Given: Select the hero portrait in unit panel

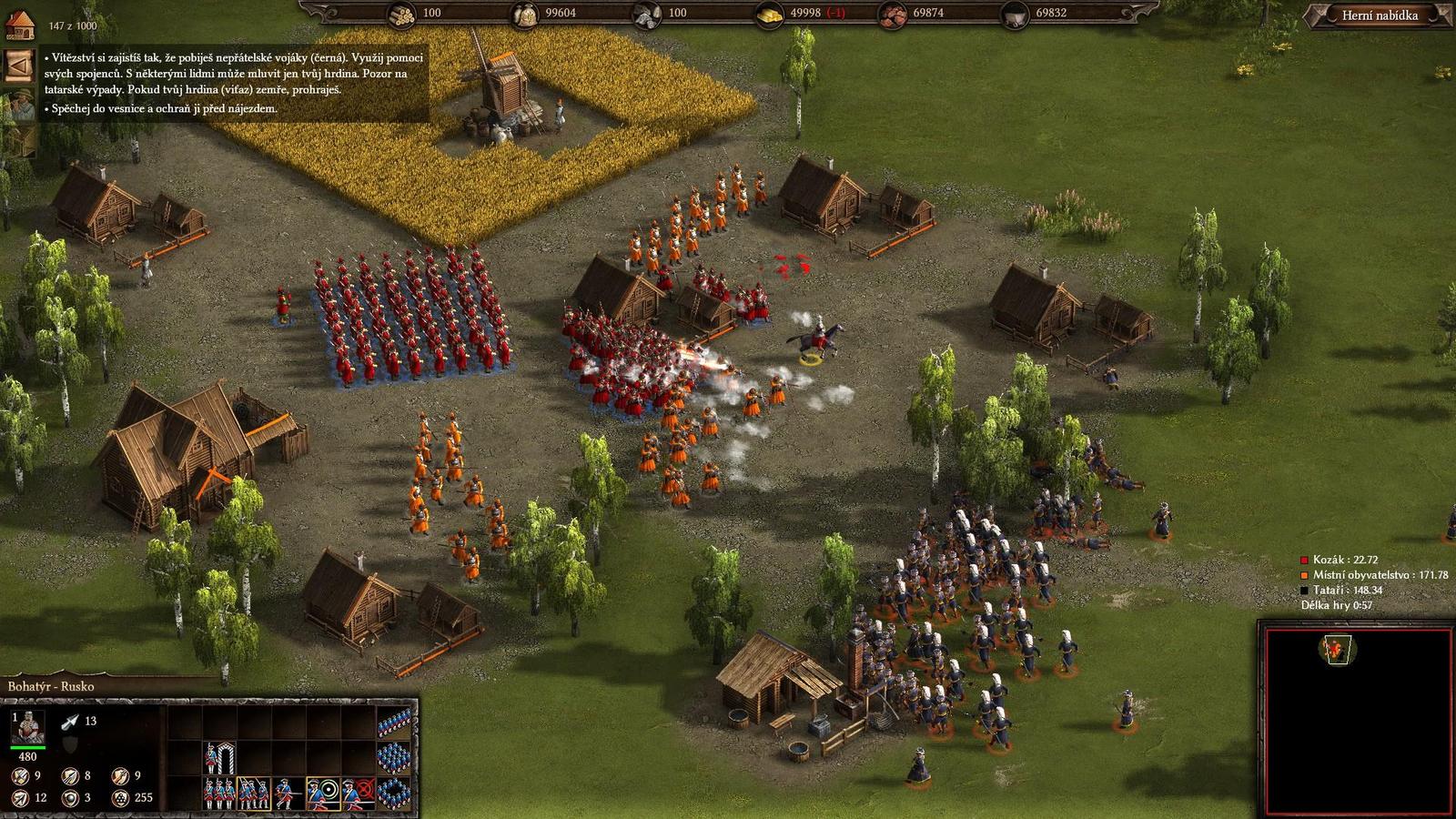Looking at the screenshot, I should pos(28,727).
